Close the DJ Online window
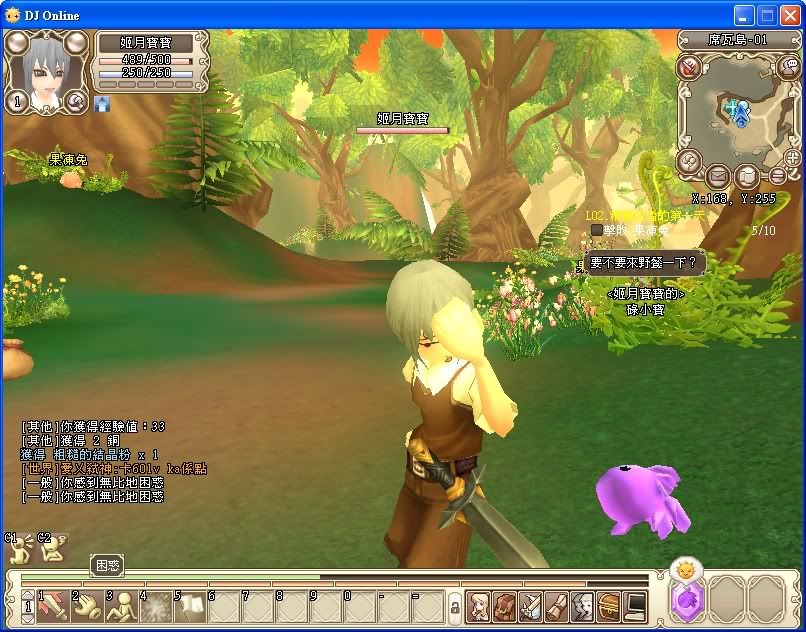 (x=789, y=15)
